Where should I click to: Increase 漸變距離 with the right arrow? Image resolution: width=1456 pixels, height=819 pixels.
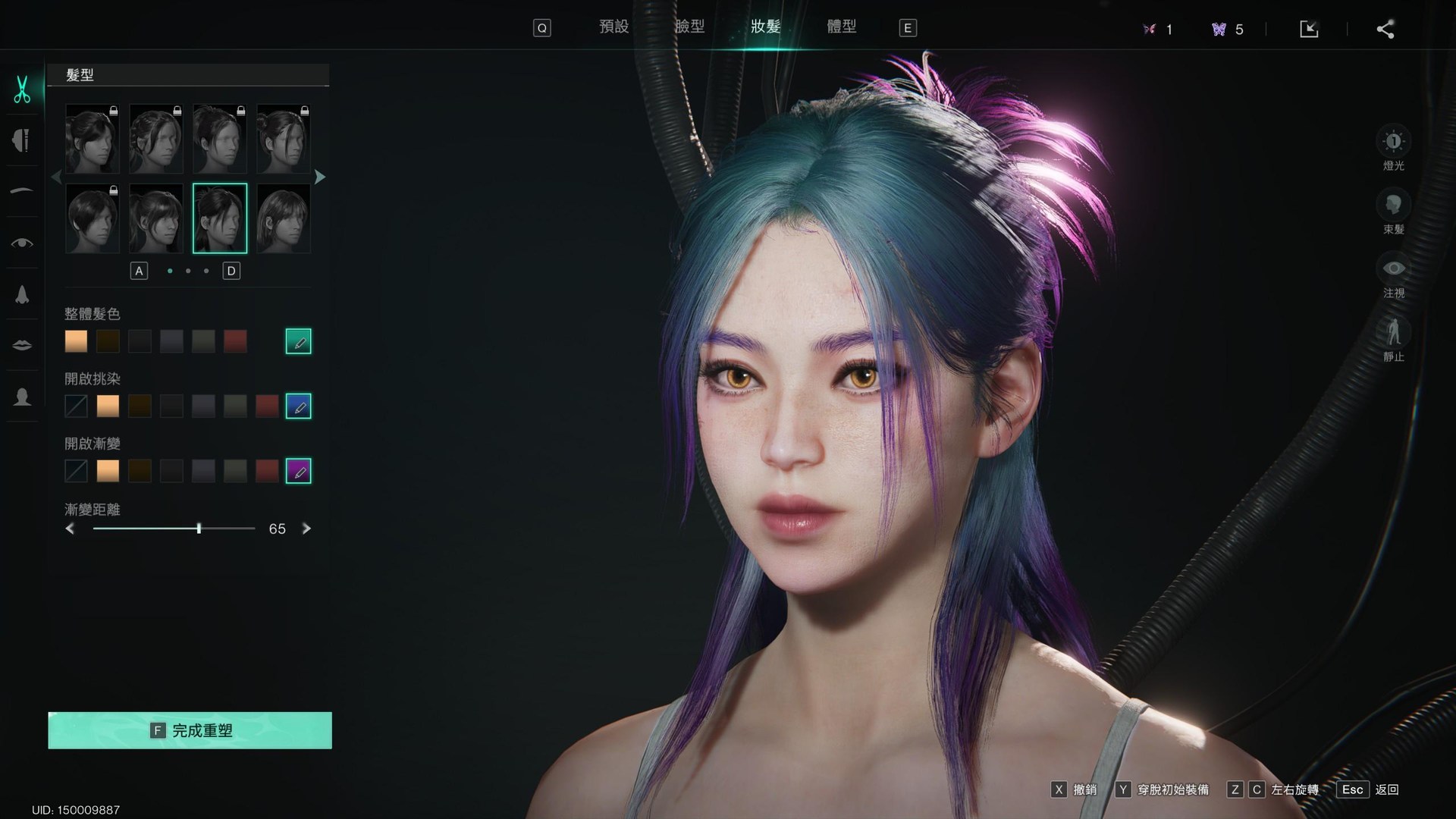[x=306, y=529]
